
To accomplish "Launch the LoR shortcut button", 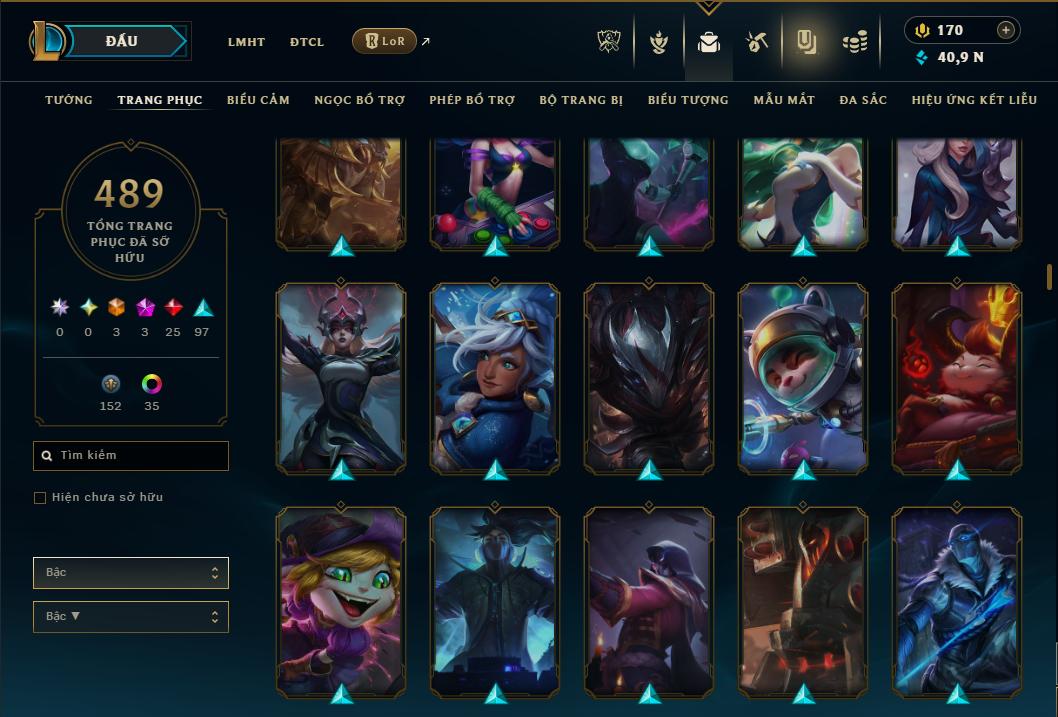I will (x=384, y=41).
